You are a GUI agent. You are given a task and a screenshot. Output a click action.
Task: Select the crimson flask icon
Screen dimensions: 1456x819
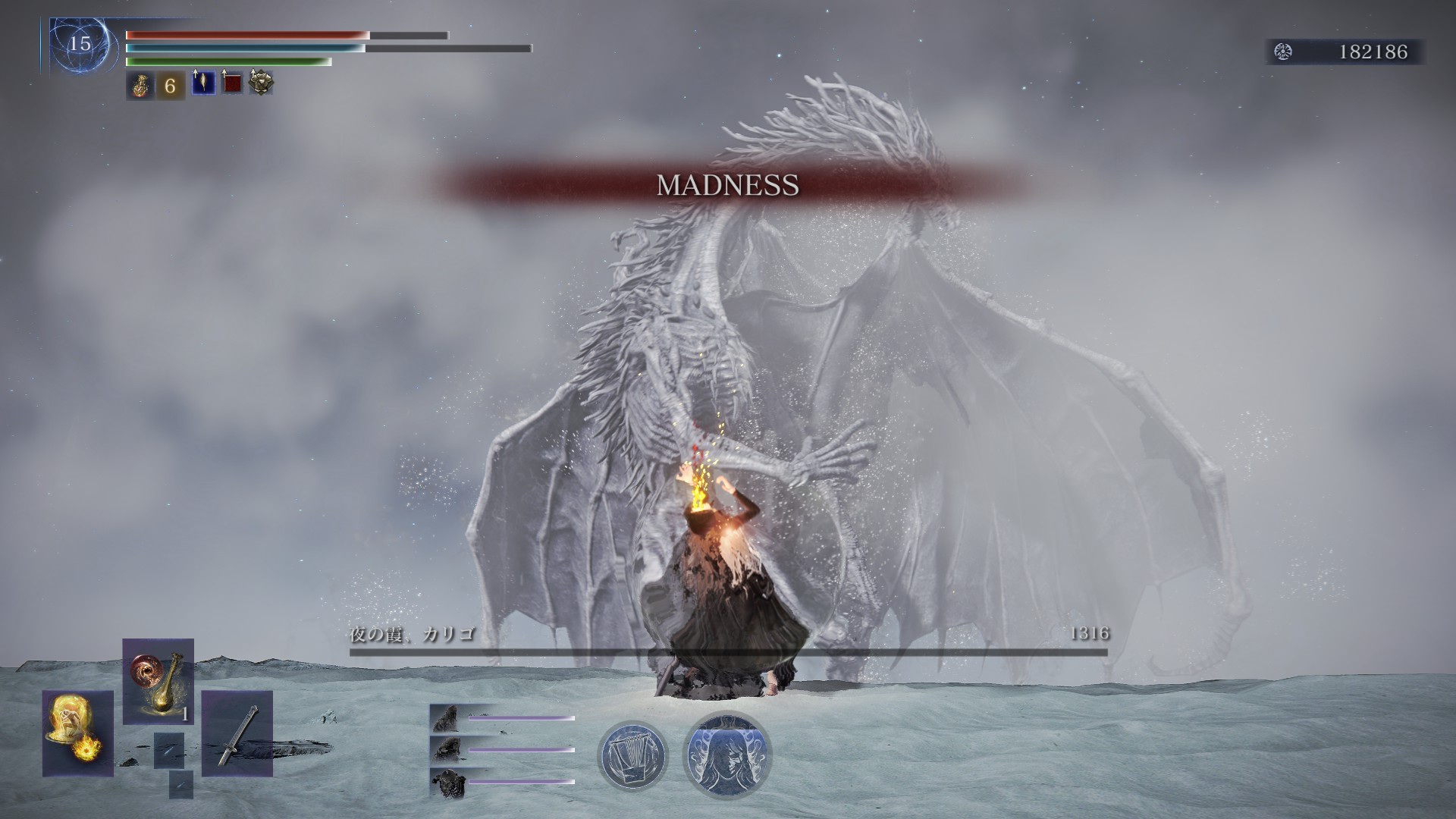click(x=140, y=86)
